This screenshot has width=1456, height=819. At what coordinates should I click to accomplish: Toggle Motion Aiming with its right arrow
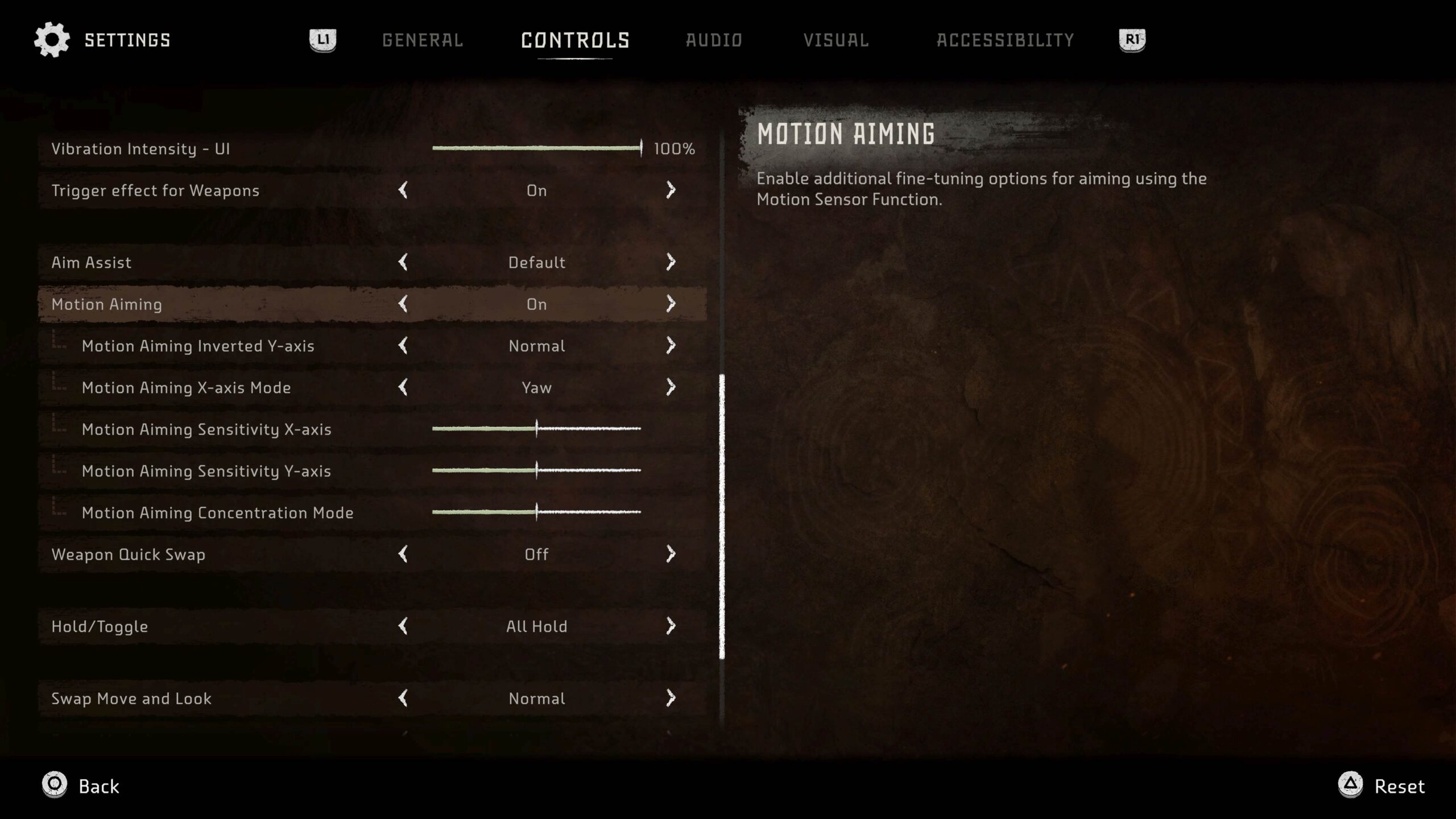point(671,304)
